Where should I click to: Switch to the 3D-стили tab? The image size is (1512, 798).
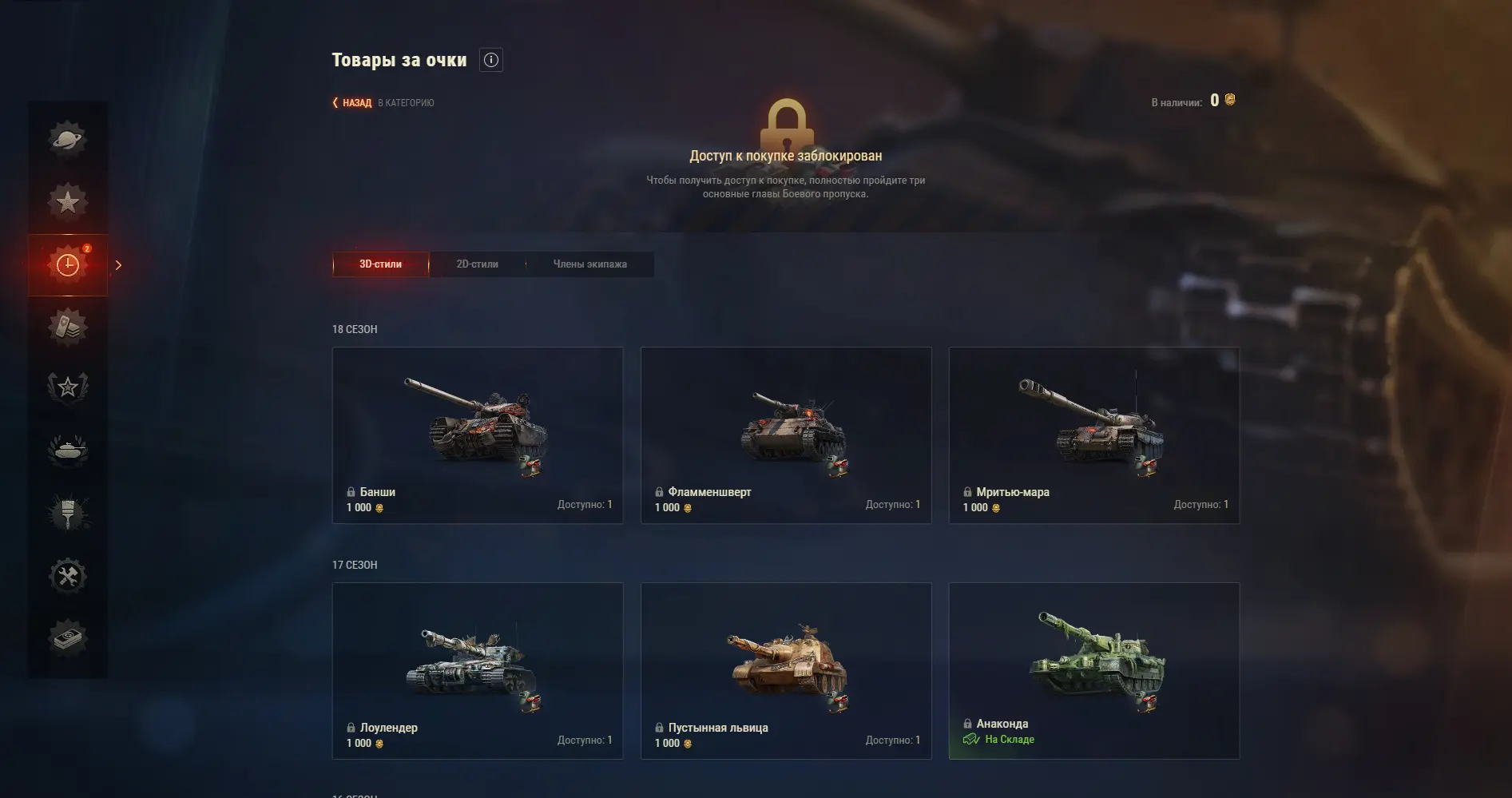click(380, 264)
